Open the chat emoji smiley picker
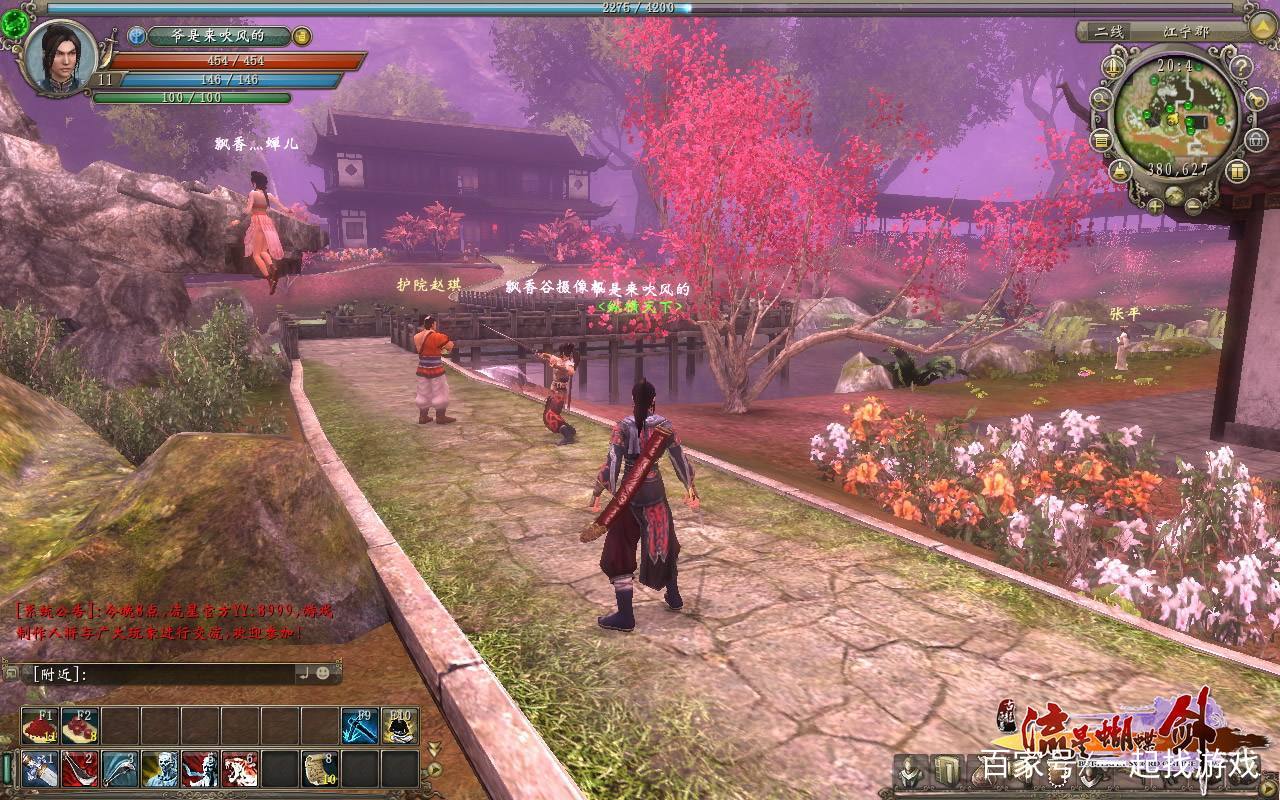Image resolution: width=1280 pixels, height=800 pixels. 323,674
